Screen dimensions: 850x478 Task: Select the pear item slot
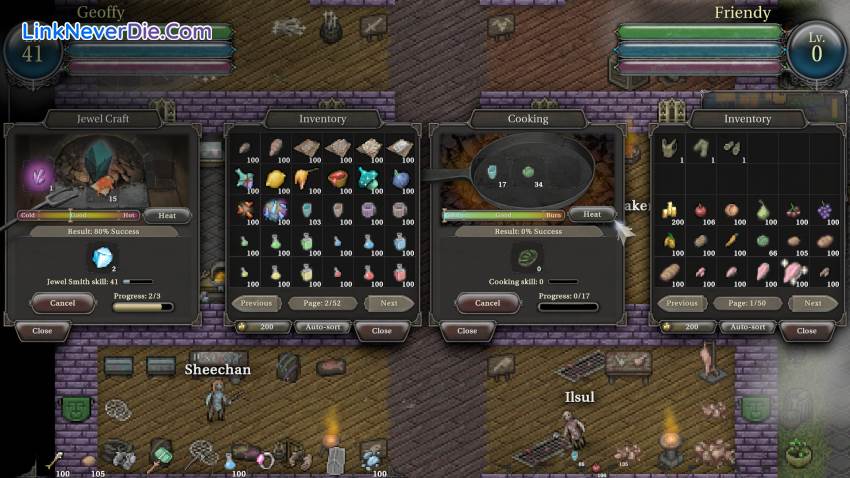click(762, 210)
